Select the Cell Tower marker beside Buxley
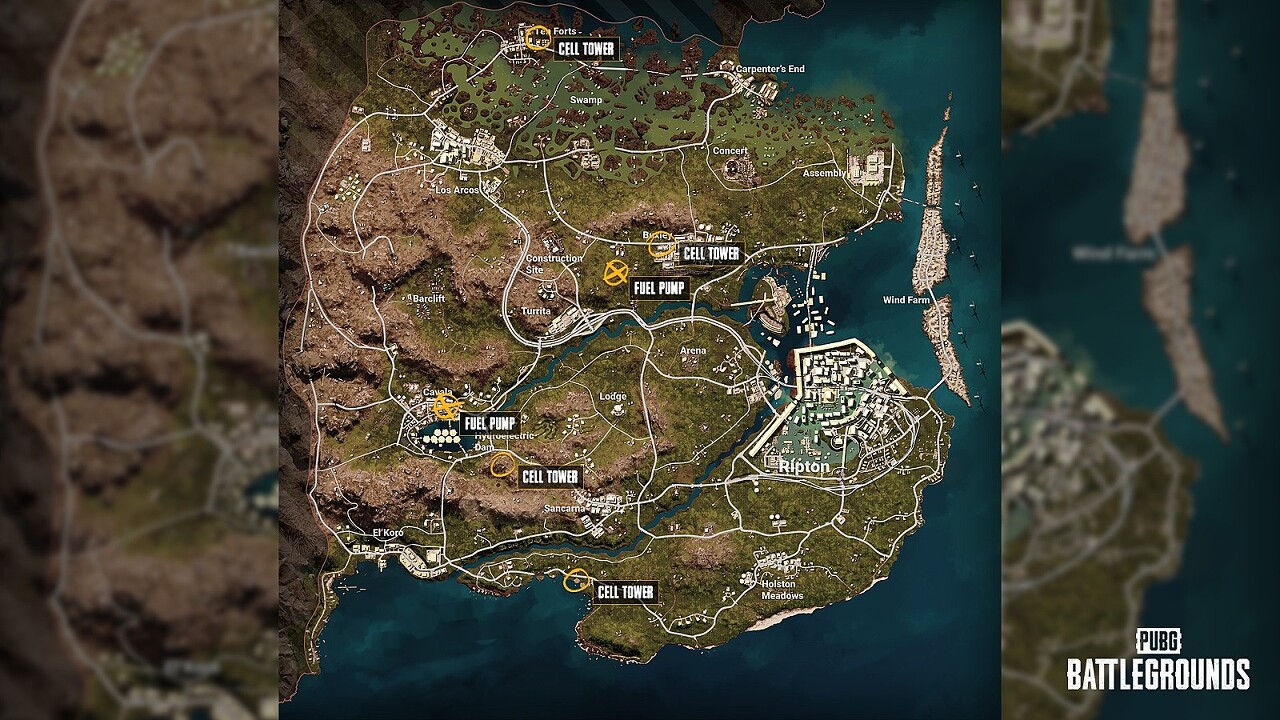 point(660,246)
